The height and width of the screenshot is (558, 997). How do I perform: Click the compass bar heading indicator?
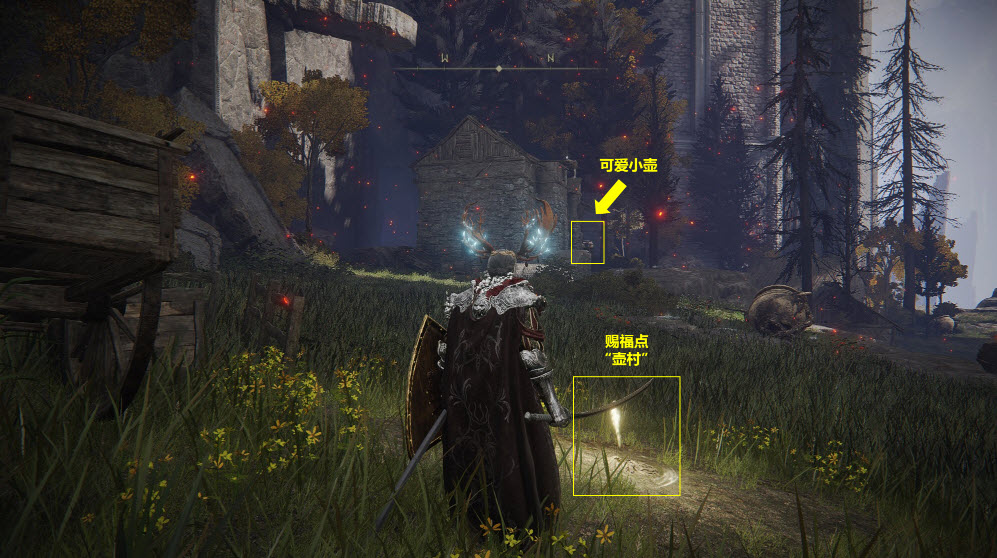coord(498,68)
